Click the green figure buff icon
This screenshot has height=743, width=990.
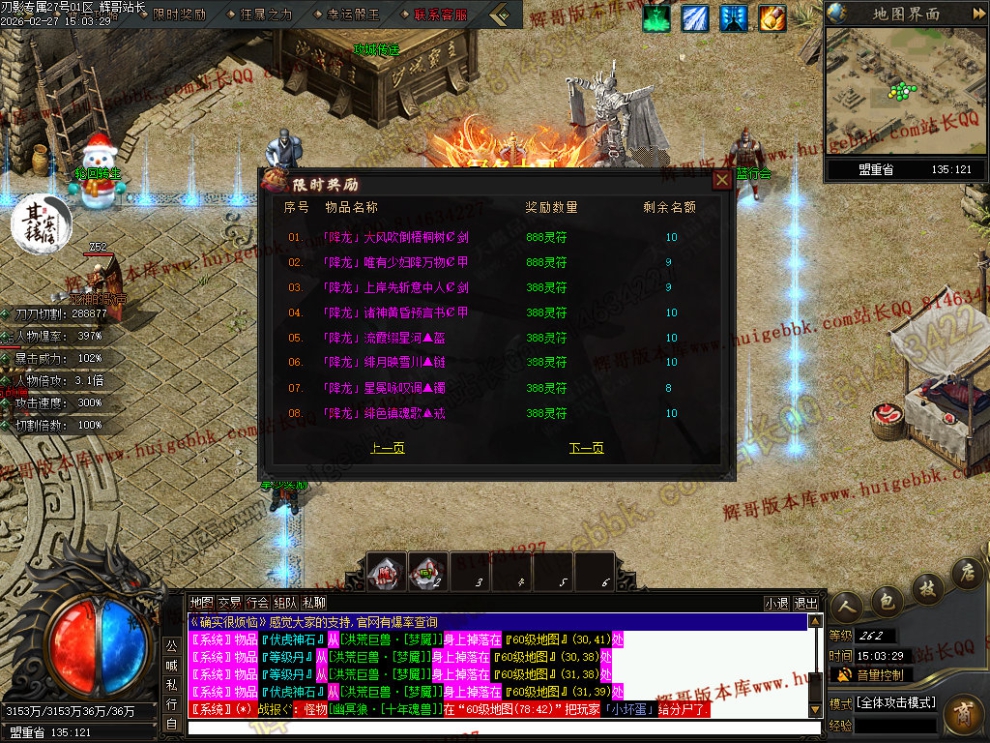[x=657, y=18]
